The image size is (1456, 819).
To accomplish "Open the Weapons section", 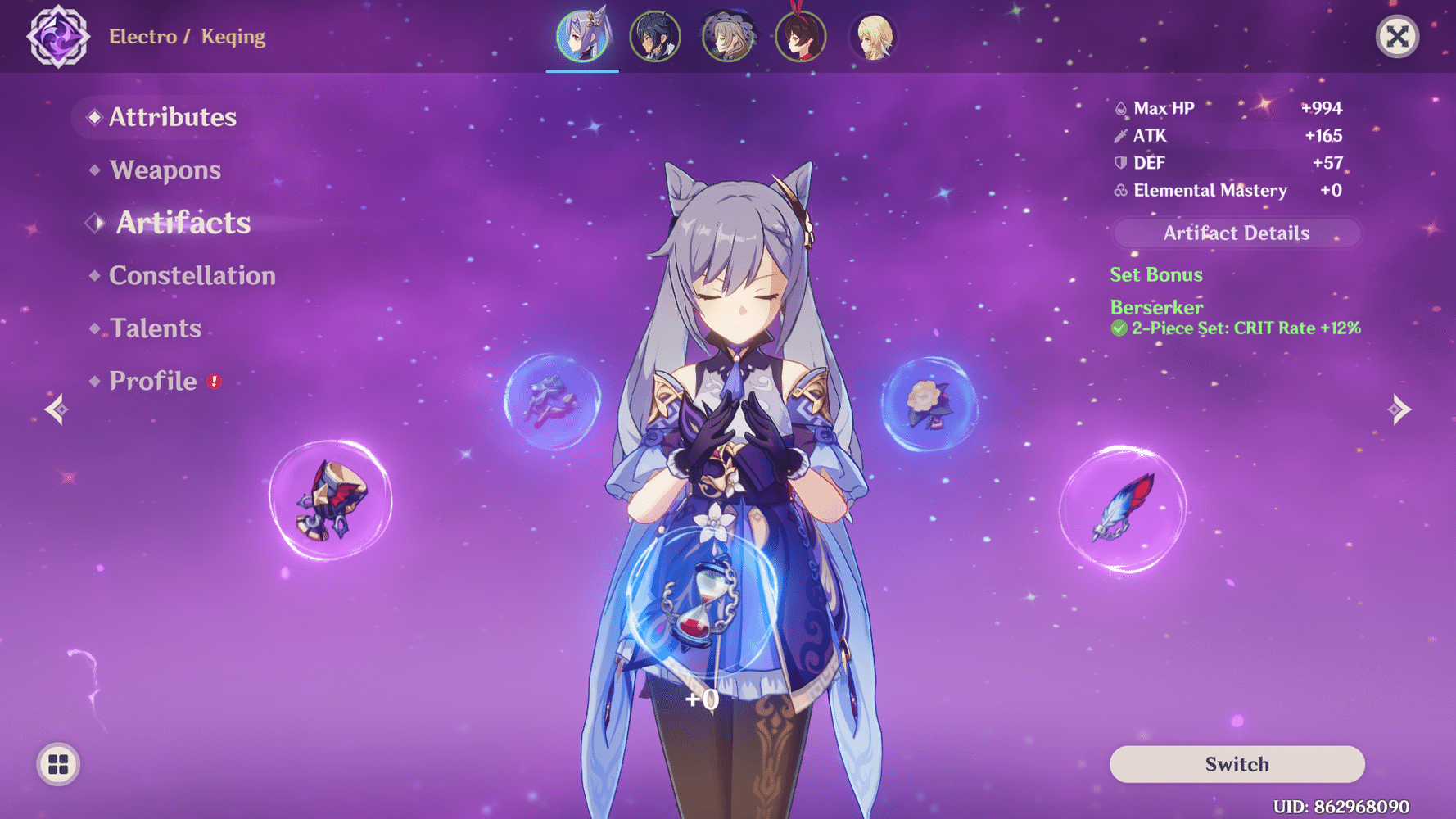I will pyautogui.click(x=166, y=170).
